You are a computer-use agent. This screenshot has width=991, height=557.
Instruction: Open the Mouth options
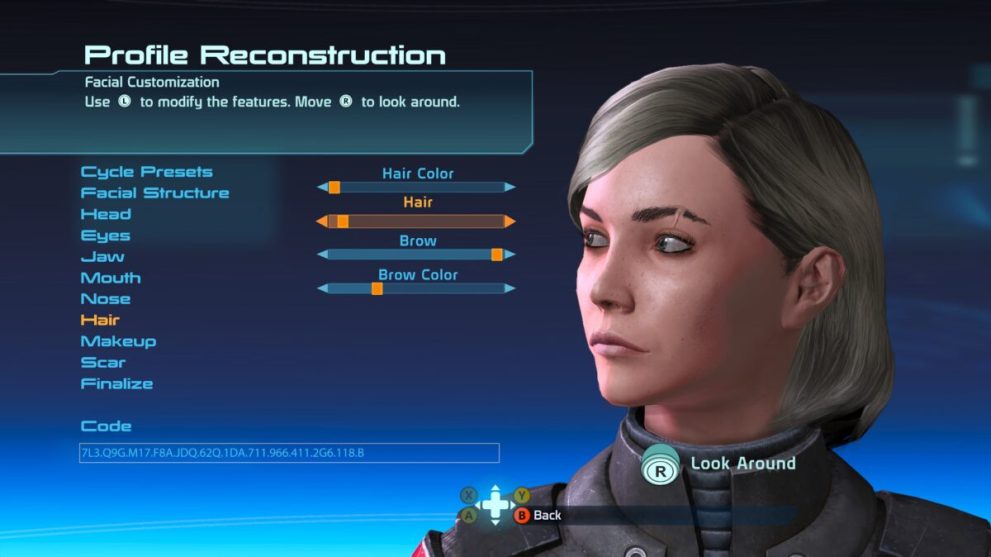point(110,278)
